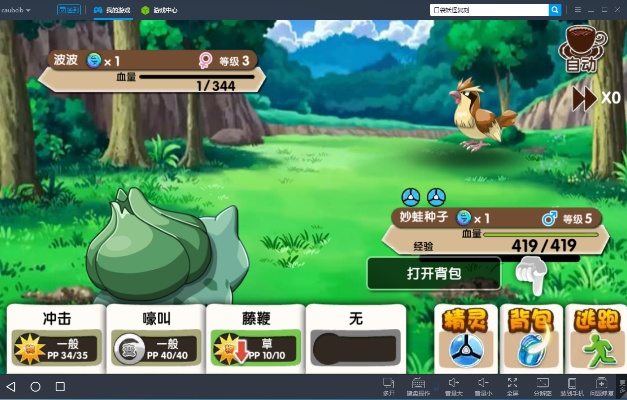The height and width of the screenshot is (400, 627).
Task: Enter emulator fullscreen with 全屏
Action: pos(512,385)
